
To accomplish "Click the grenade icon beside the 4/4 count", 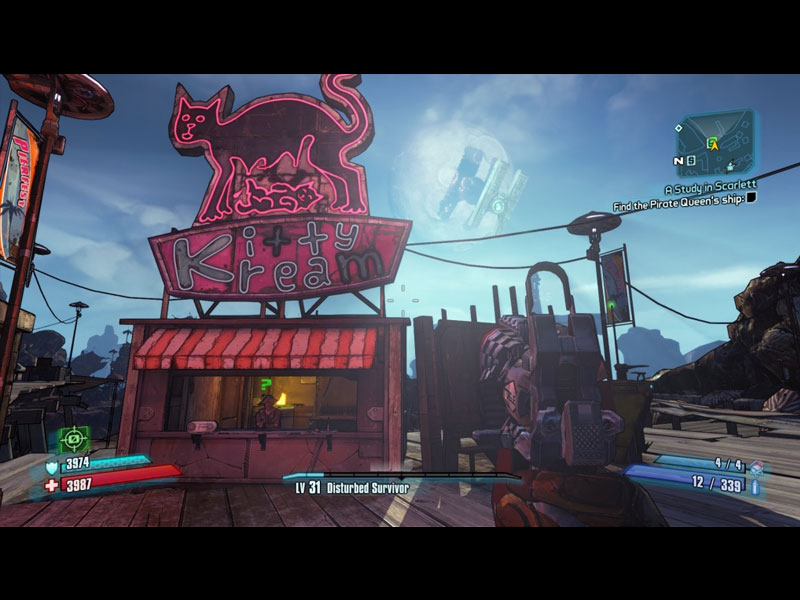I will pyautogui.click(x=756, y=466).
